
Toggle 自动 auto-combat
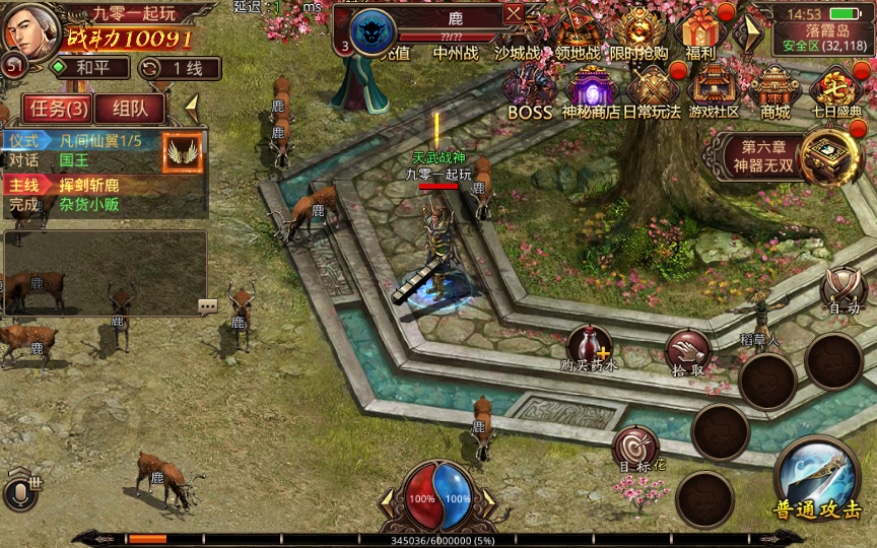[842, 289]
